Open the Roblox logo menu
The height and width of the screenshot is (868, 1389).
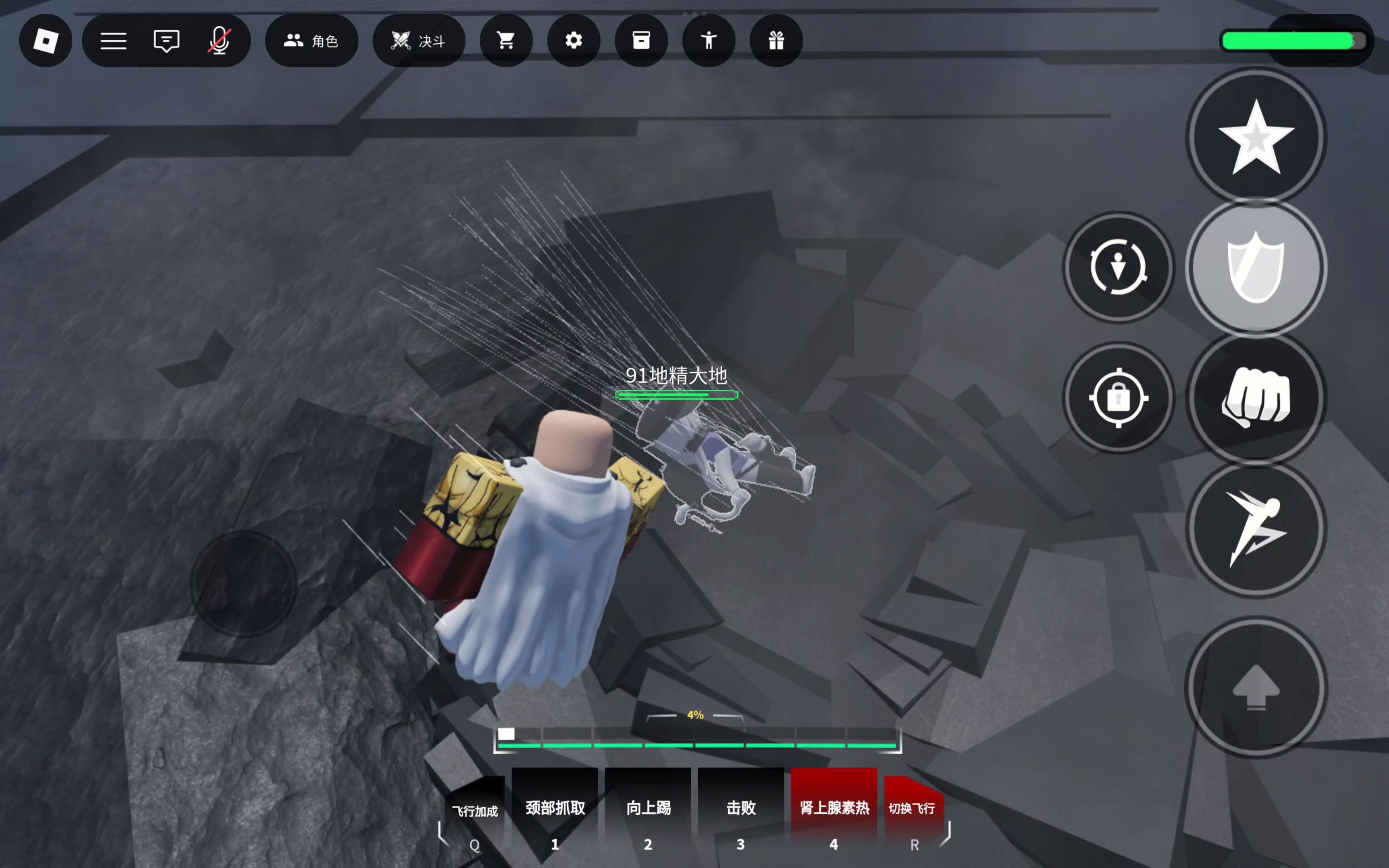(46, 41)
